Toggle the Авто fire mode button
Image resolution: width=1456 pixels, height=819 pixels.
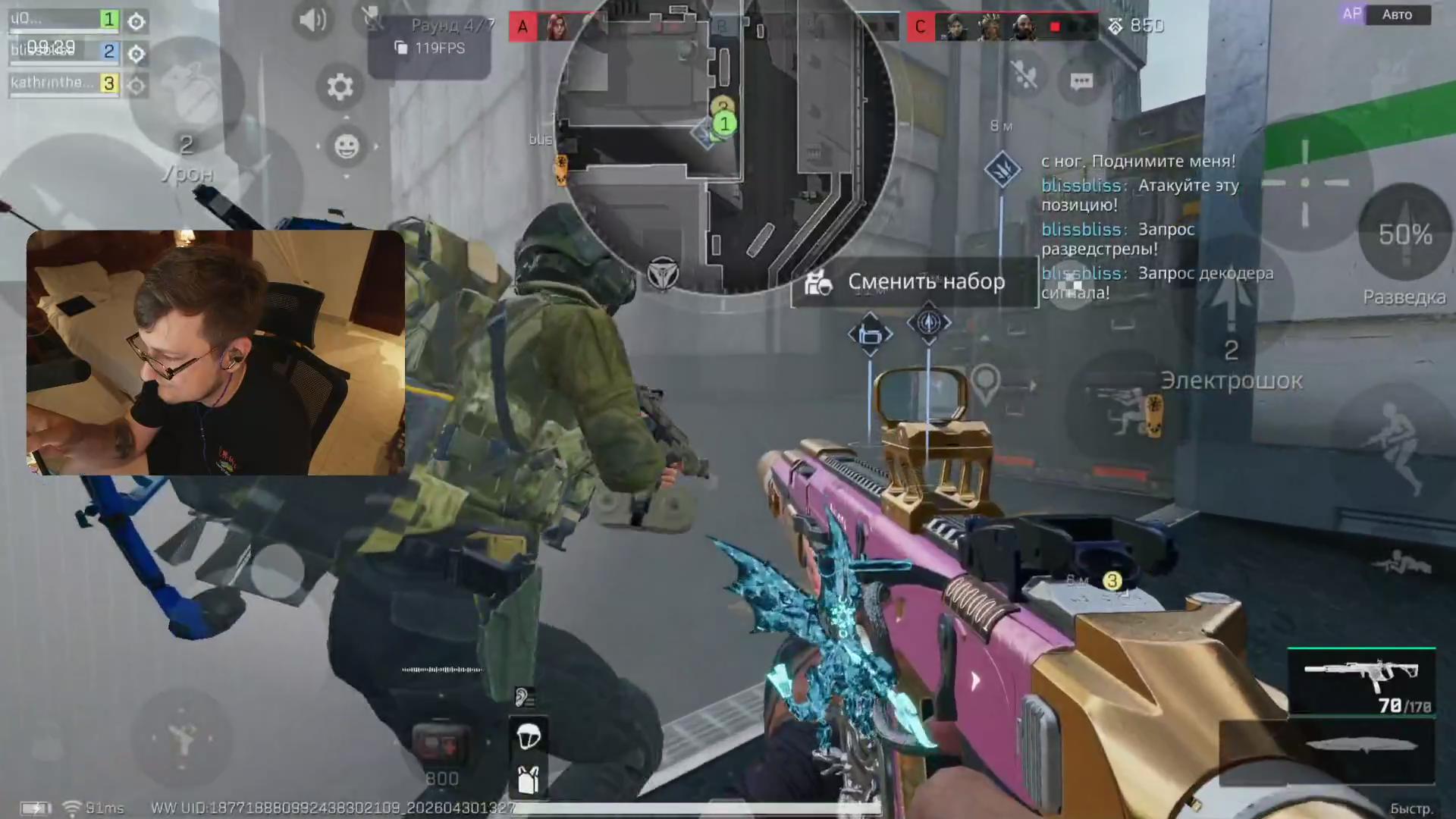click(1396, 14)
